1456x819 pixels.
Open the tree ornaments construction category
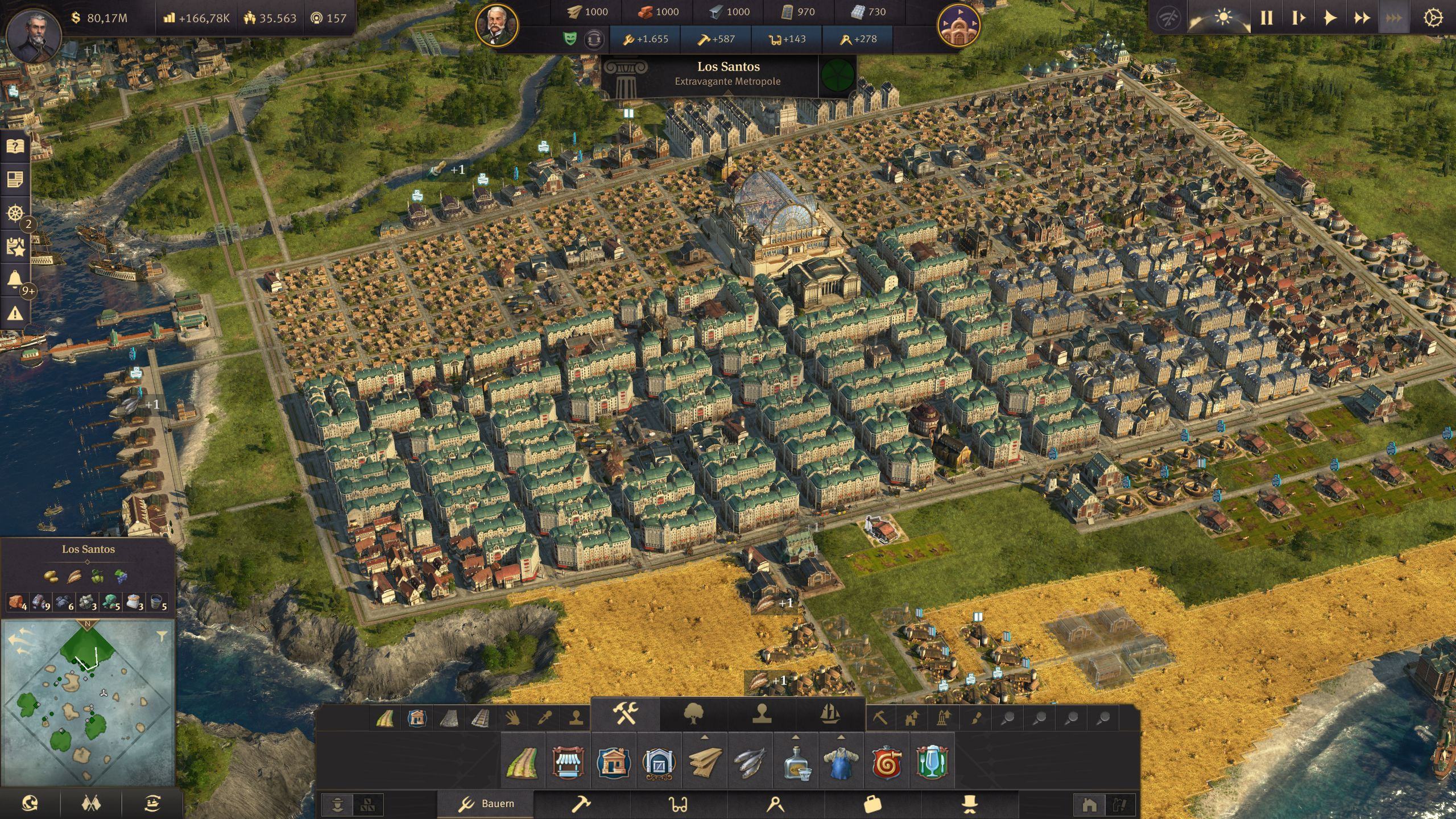[x=693, y=714]
